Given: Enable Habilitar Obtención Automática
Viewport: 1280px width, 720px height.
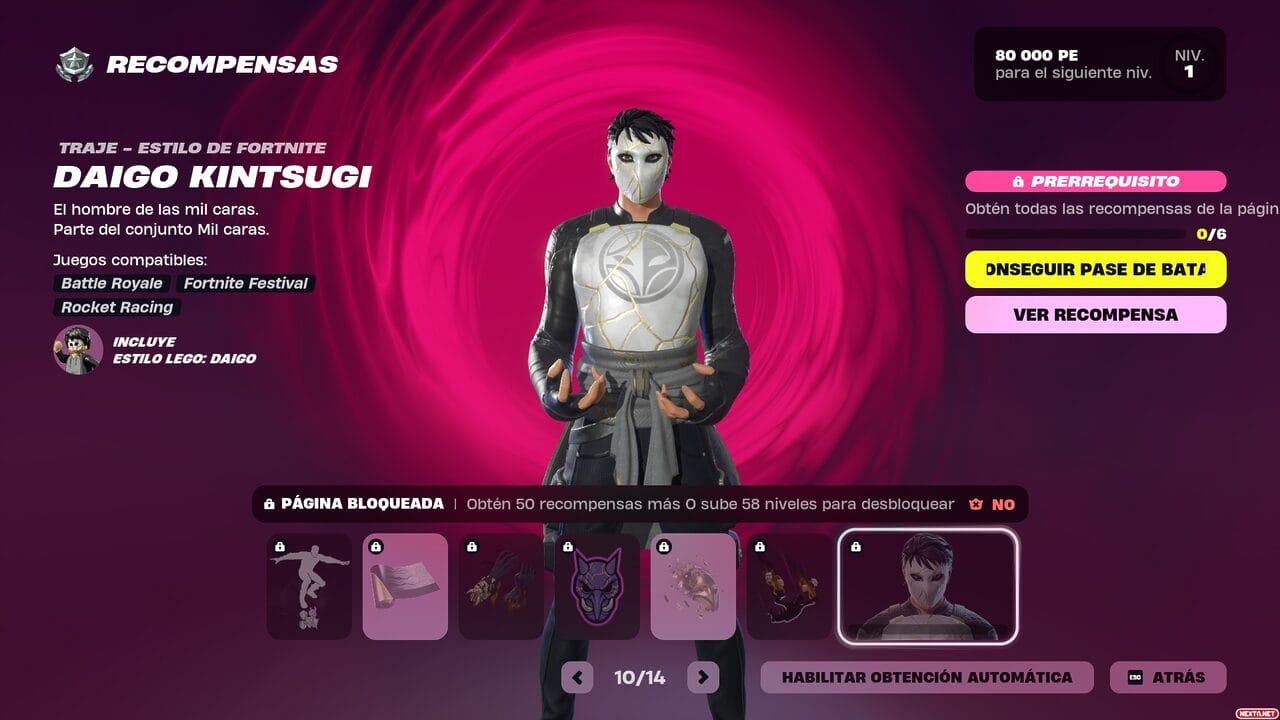Looking at the screenshot, I should click(926, 677).
